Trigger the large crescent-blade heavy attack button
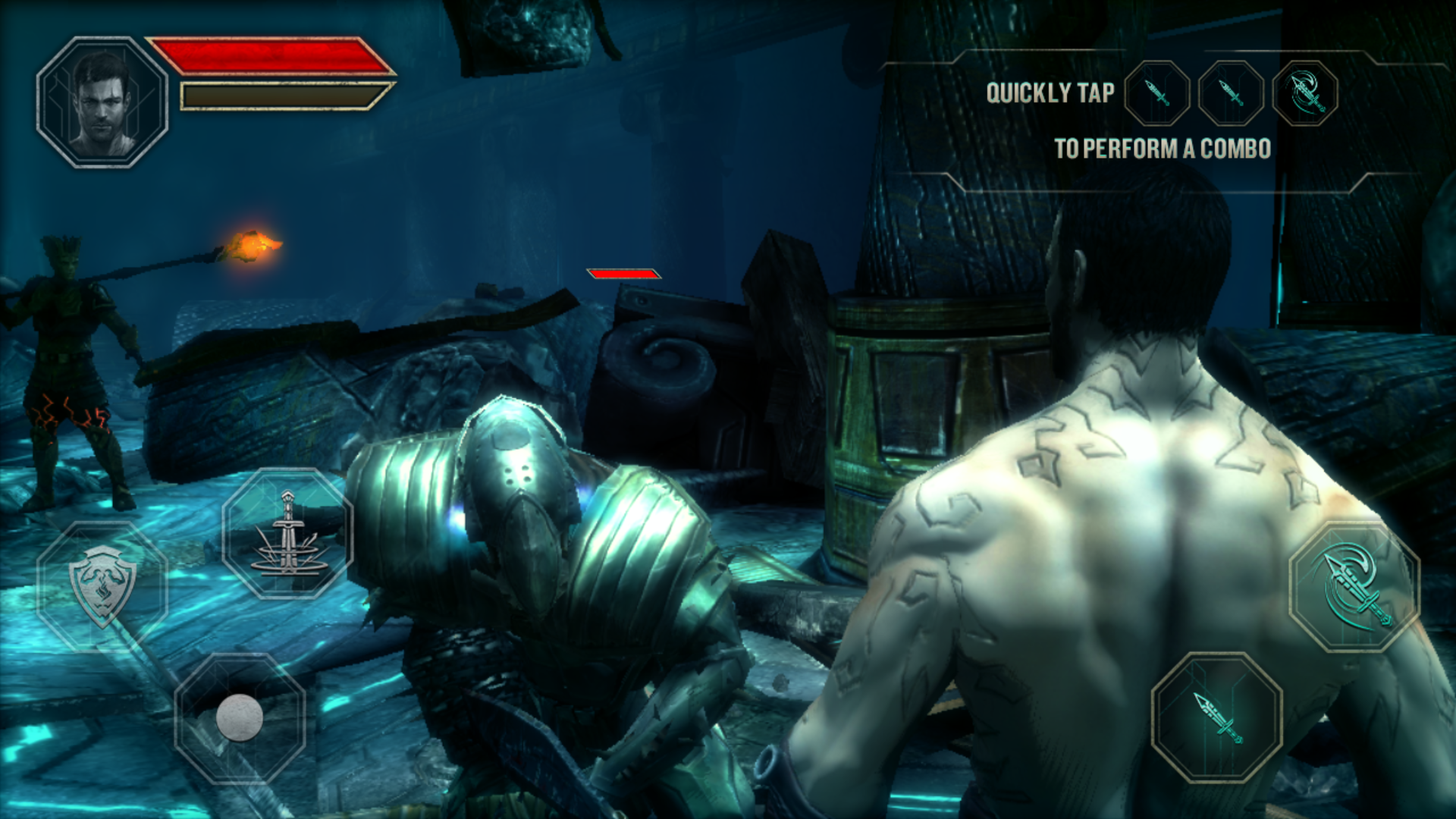1456x819 pixels. click(x=1354, y=586)
